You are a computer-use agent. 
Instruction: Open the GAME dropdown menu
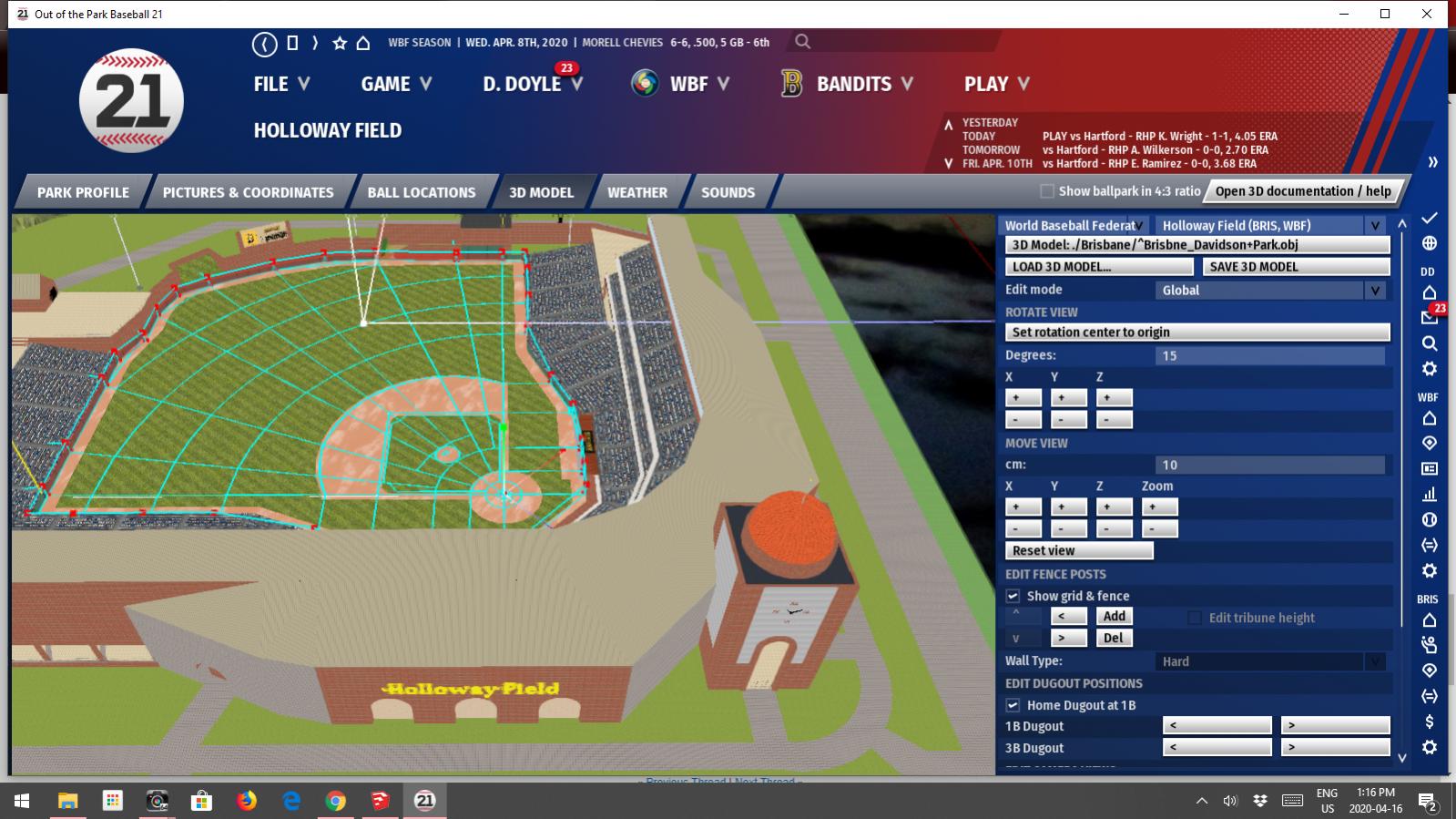pyautogui.click(x=395, y=84)
